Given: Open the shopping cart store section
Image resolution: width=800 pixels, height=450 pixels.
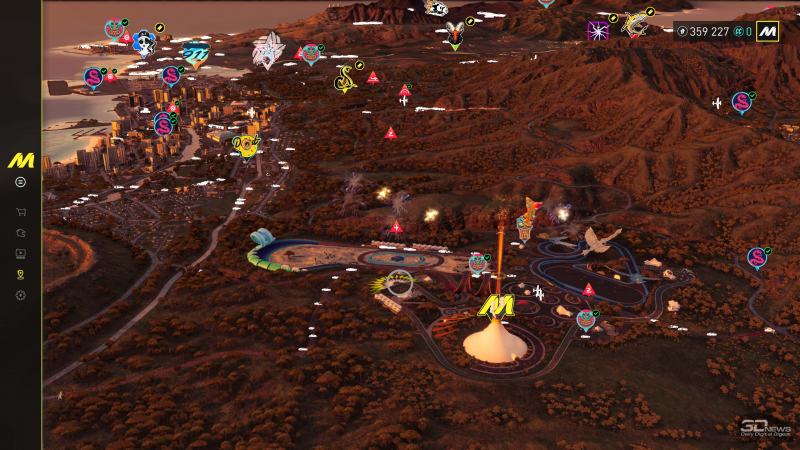Looking at the screenshot, I should pyautogui.click(x=20, y=212).
